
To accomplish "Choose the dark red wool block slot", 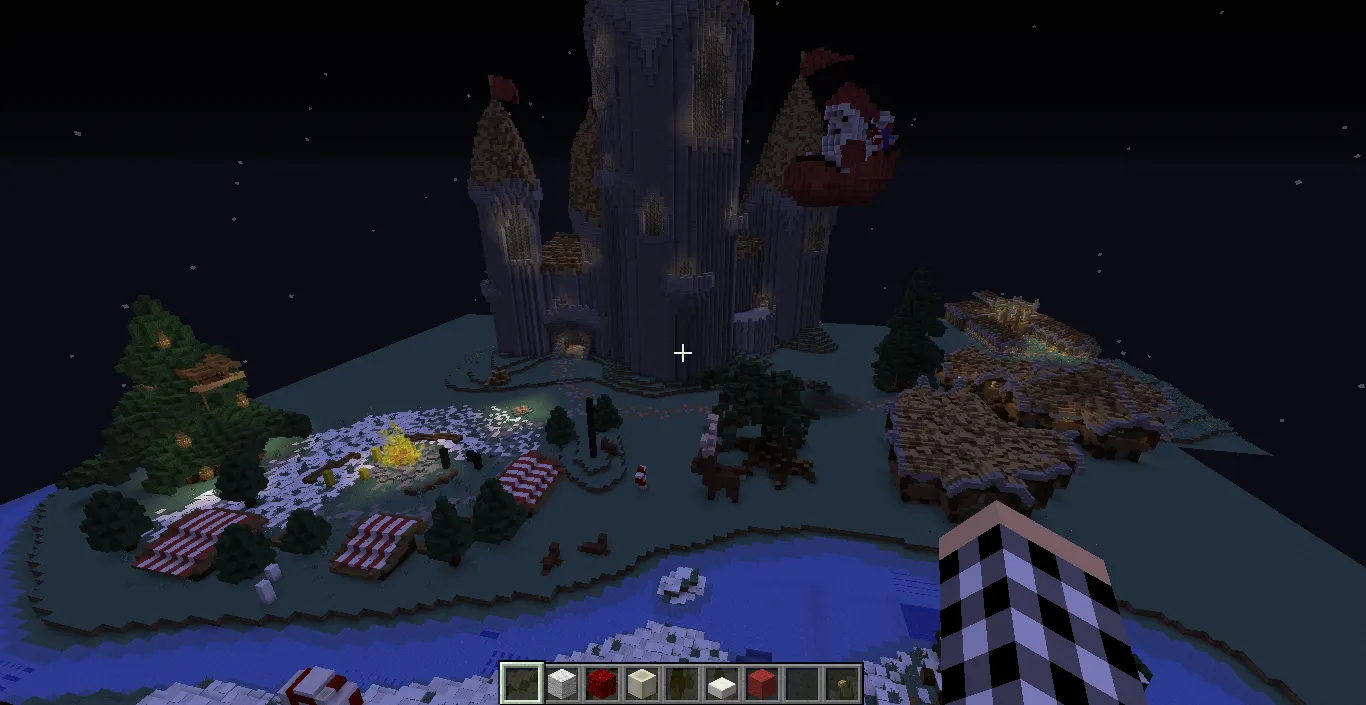I will tap(601, 684).
